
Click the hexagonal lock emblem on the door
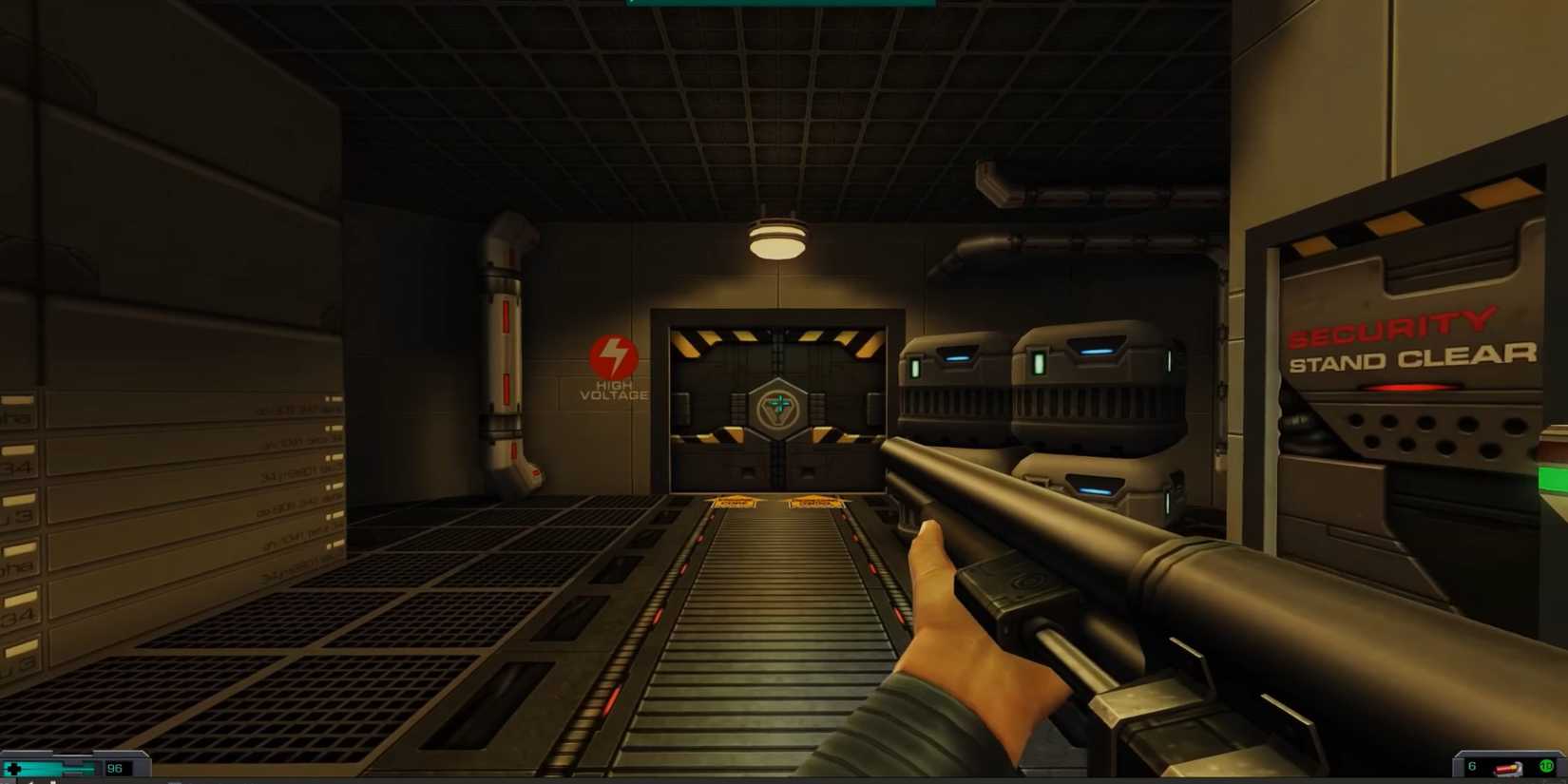coord(777,409)
